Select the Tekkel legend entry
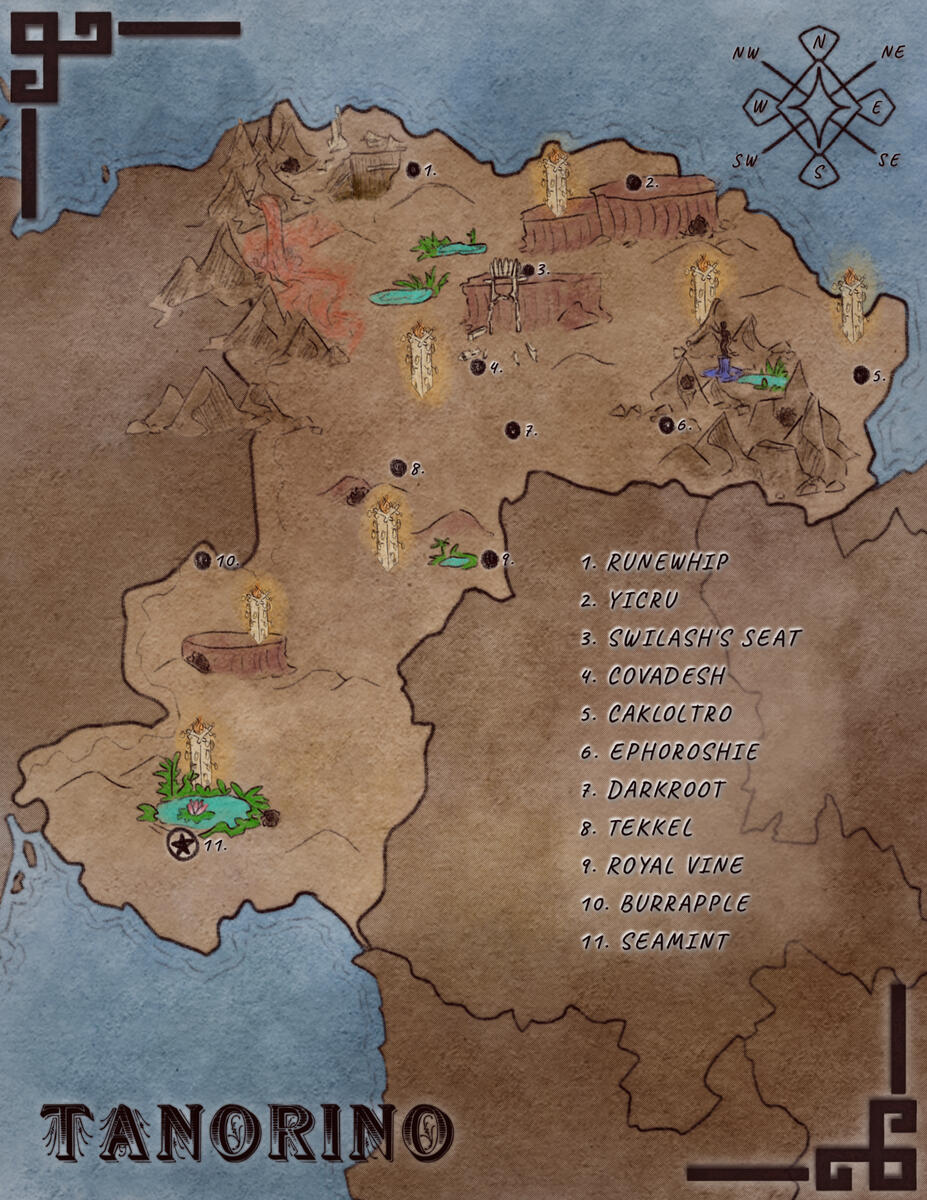 (x=649, y=827)
